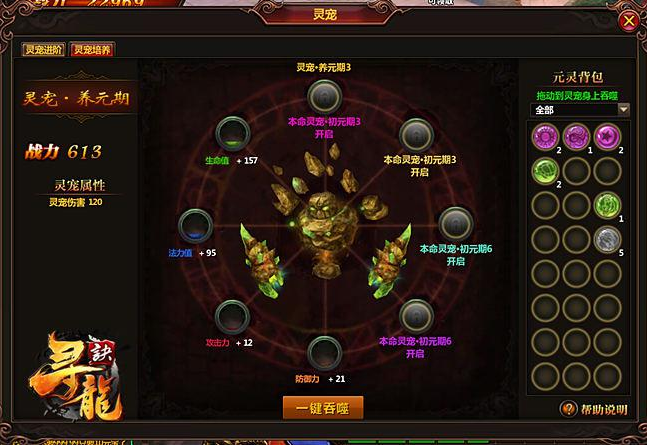Select the locked slot with yellow 初元期3 label

click(x=415, y=134)
